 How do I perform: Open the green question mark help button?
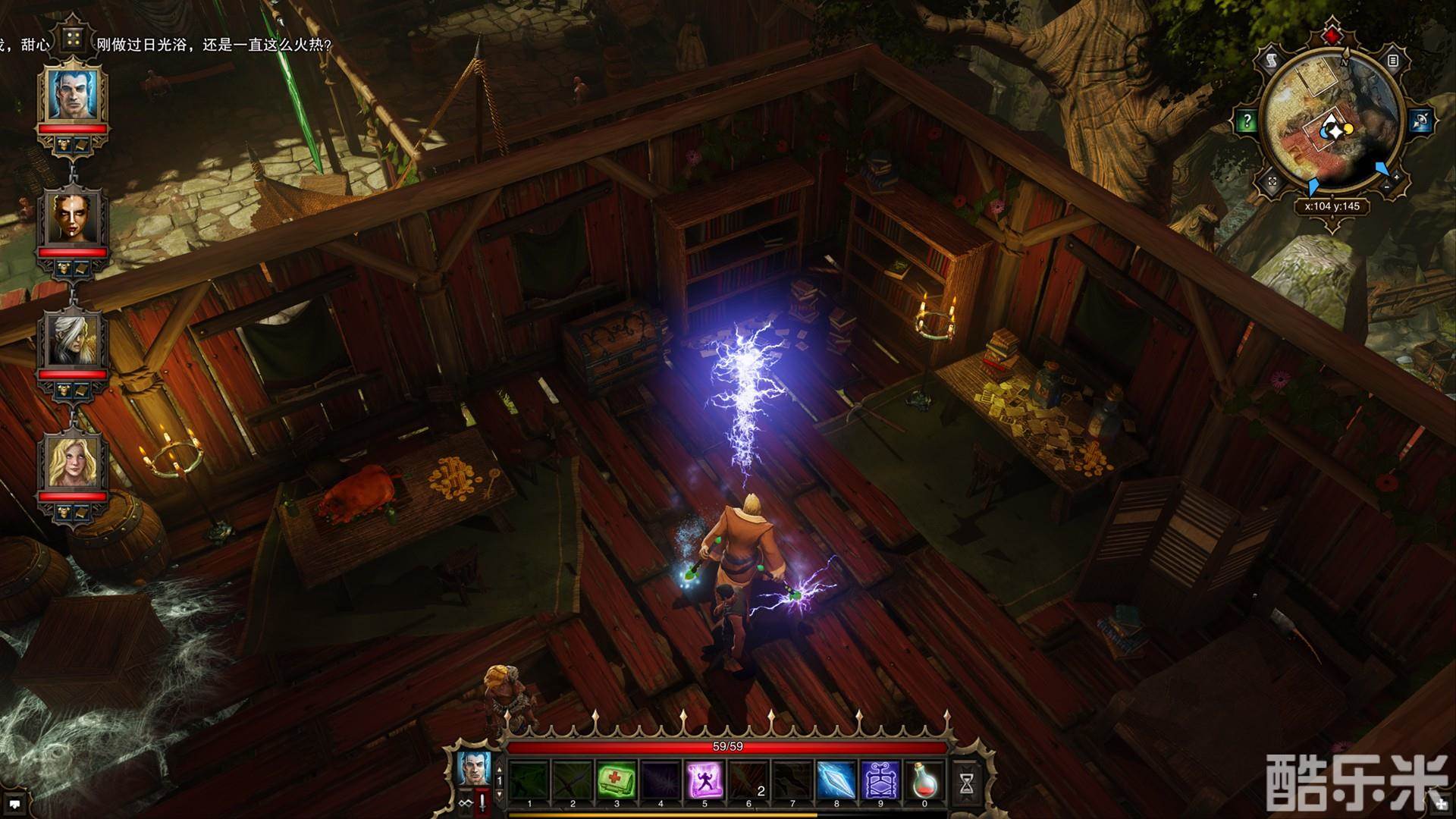pyautogui.click(x=1247, y=121)
